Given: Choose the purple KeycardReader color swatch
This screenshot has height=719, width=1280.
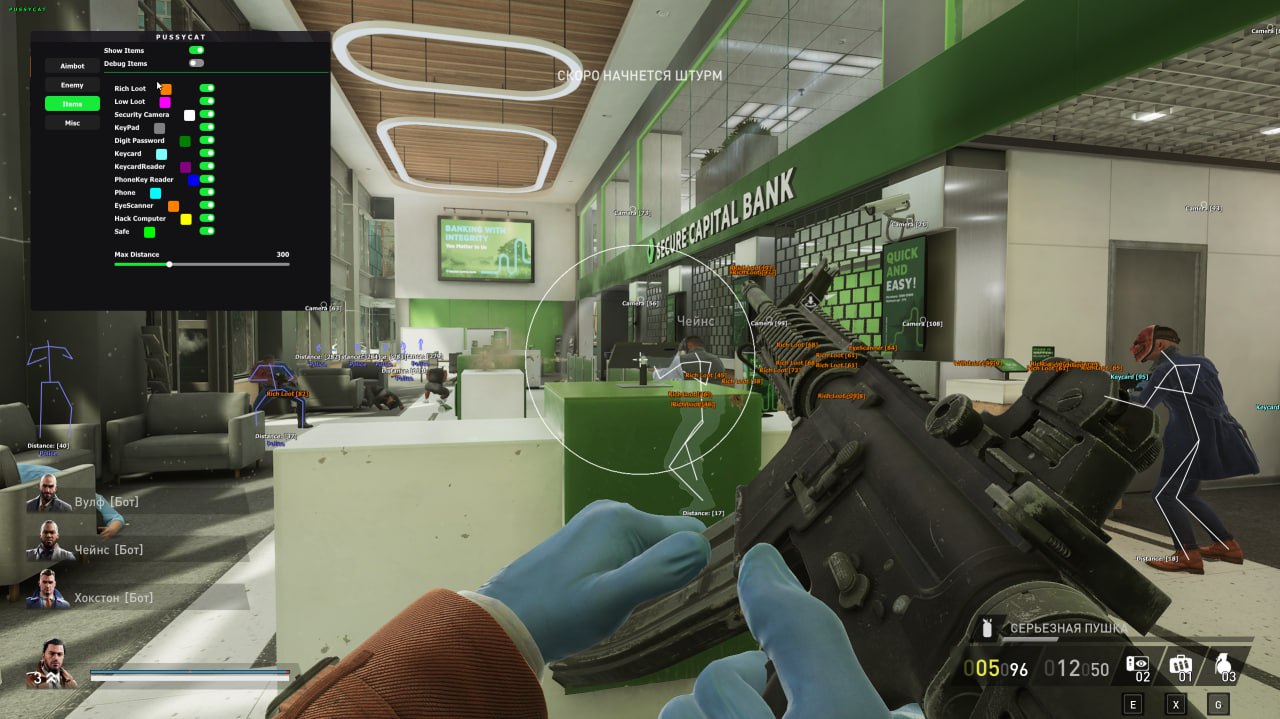Looking at the screenshot, I should (185, 167).
